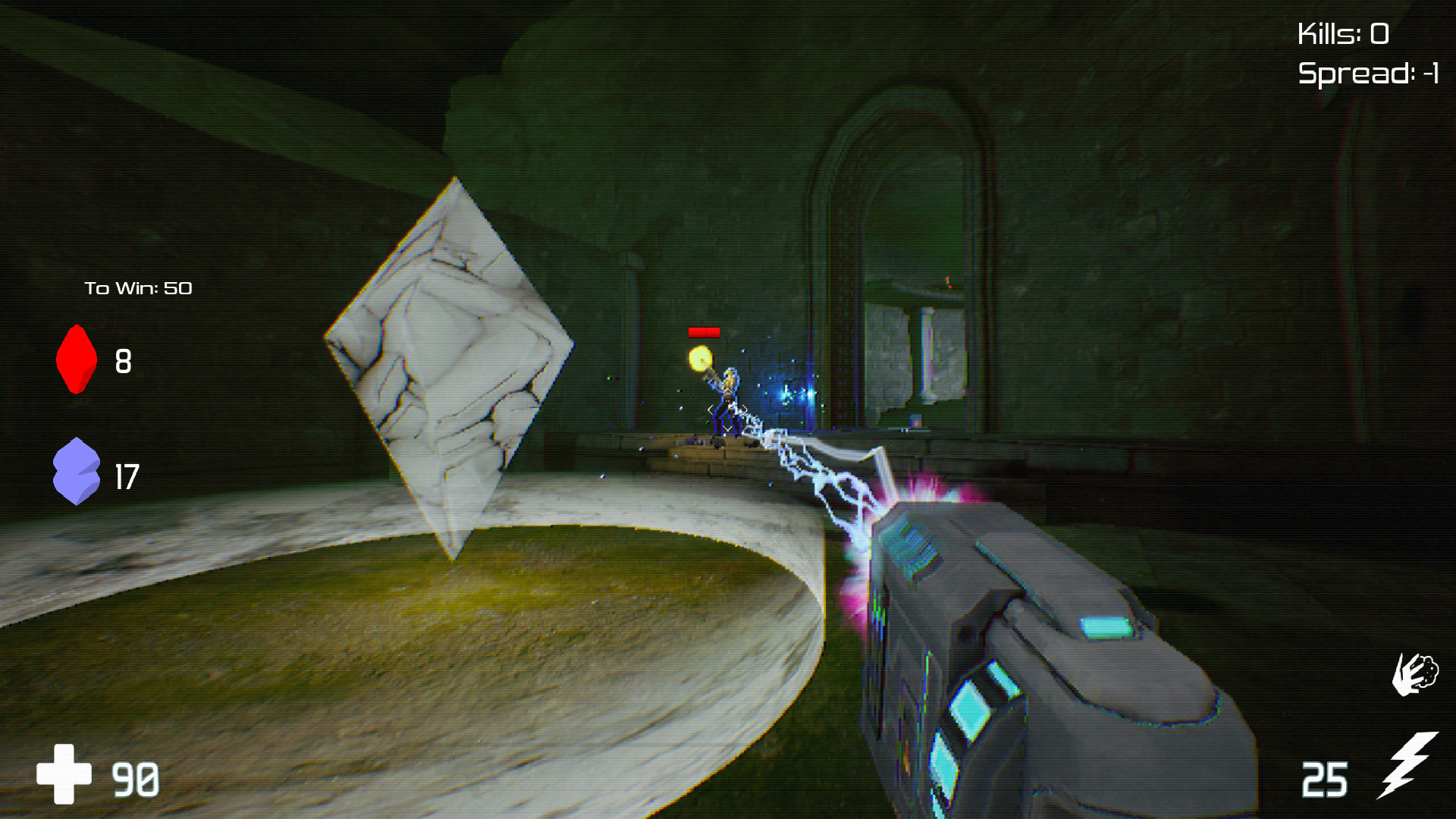Click the To Win: 50 label

pos(140,288)
